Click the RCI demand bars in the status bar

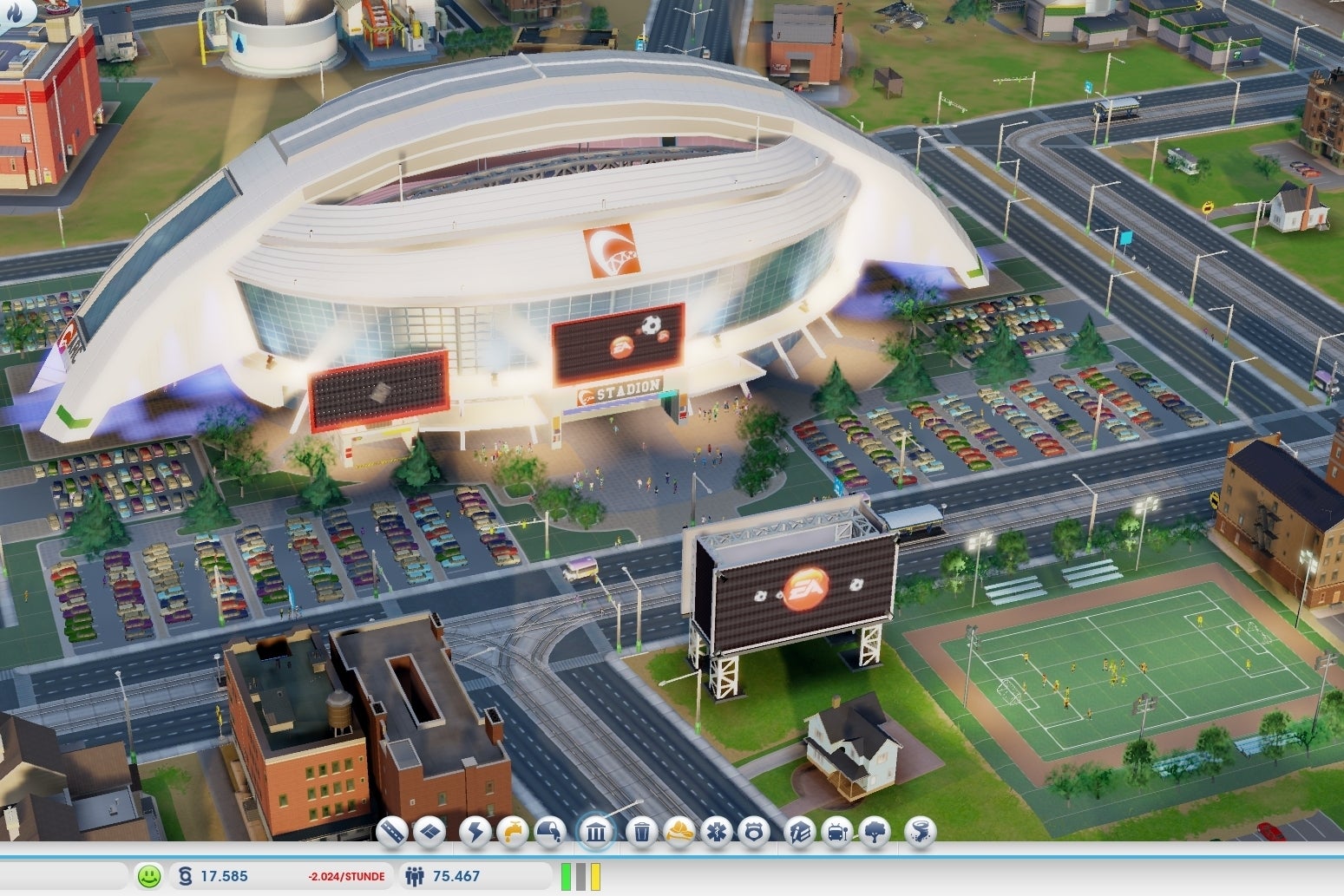point(580,876)
